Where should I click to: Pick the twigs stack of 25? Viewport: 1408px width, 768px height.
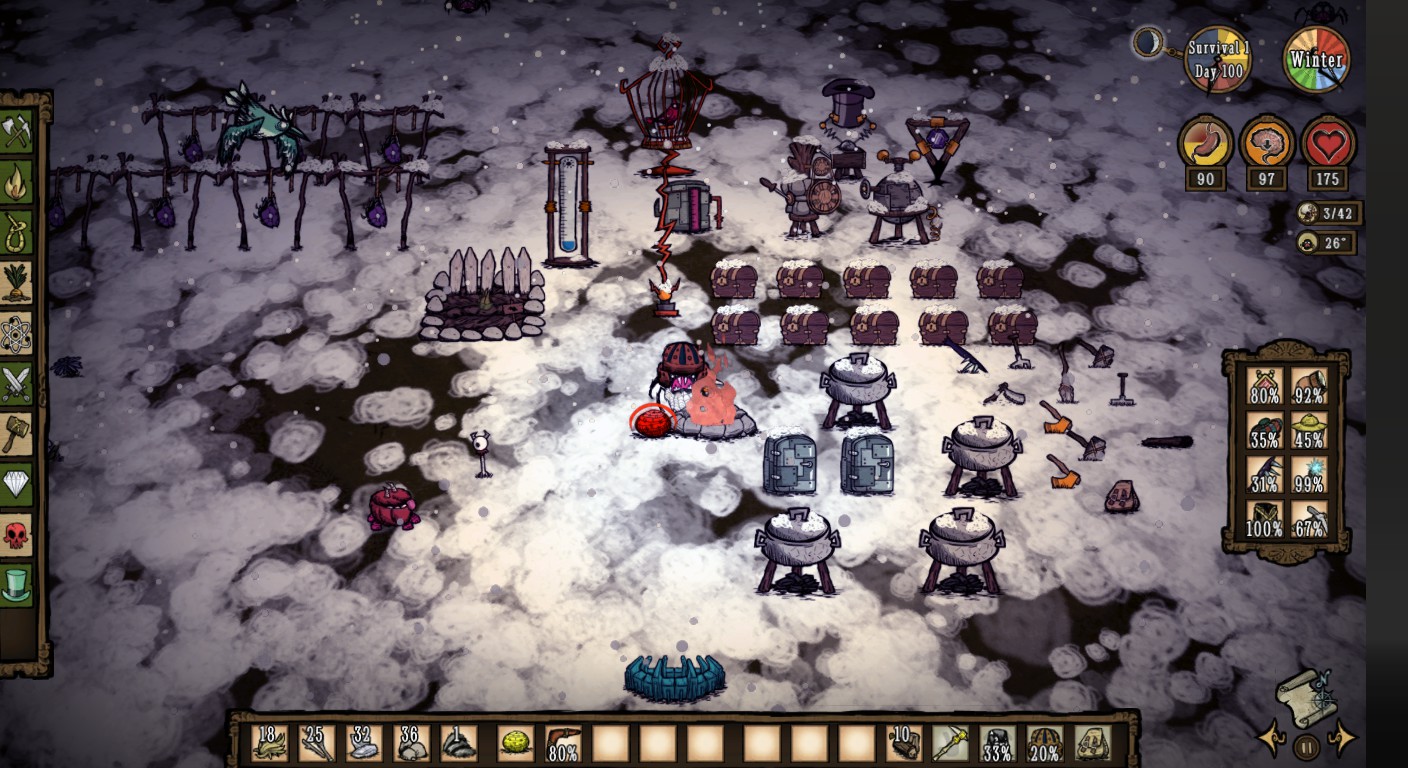tap(317, 743)
